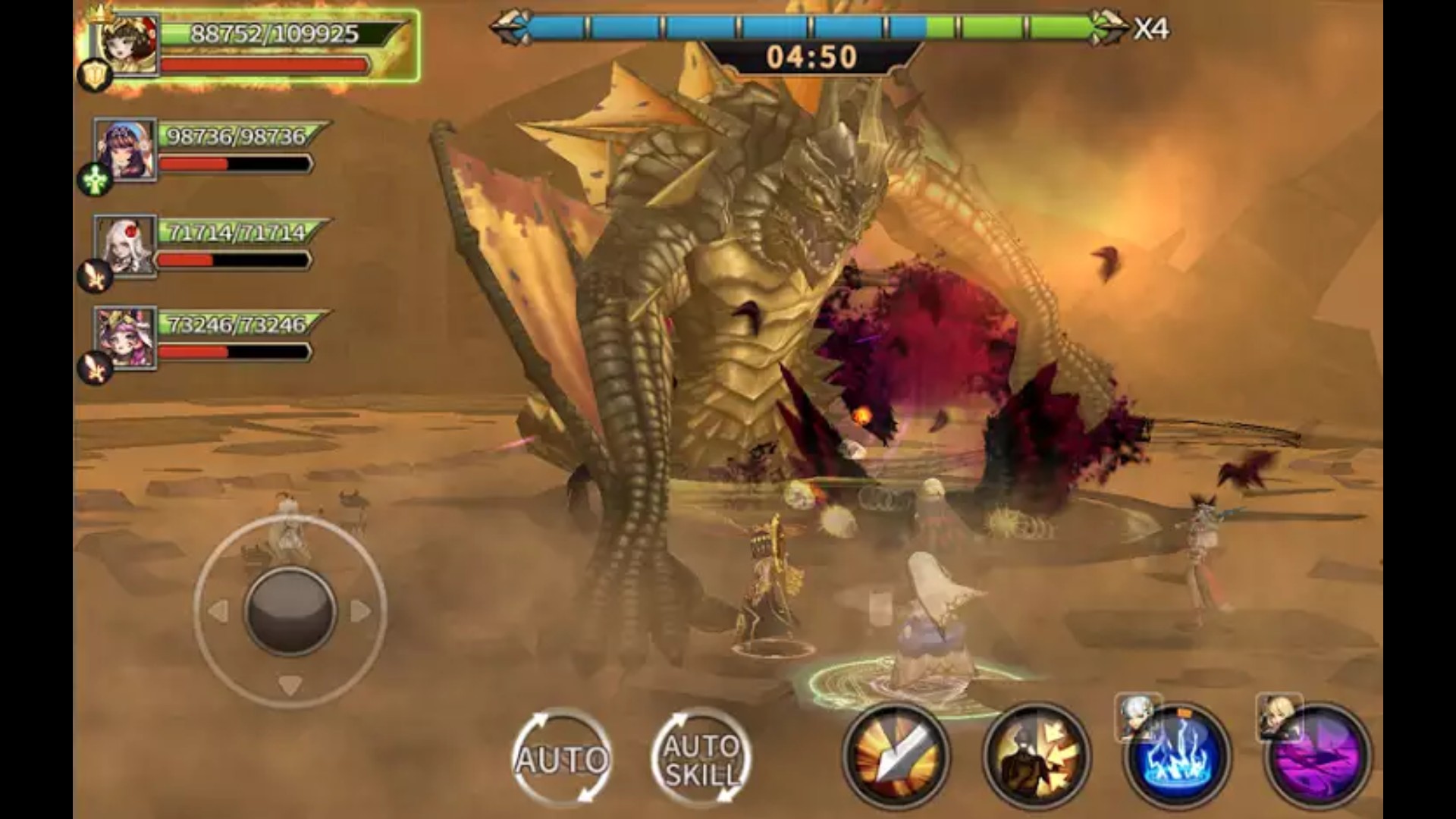Screen dimensions: 1456x819
Task: Tap the joystick left arrow
Action: 218,610
